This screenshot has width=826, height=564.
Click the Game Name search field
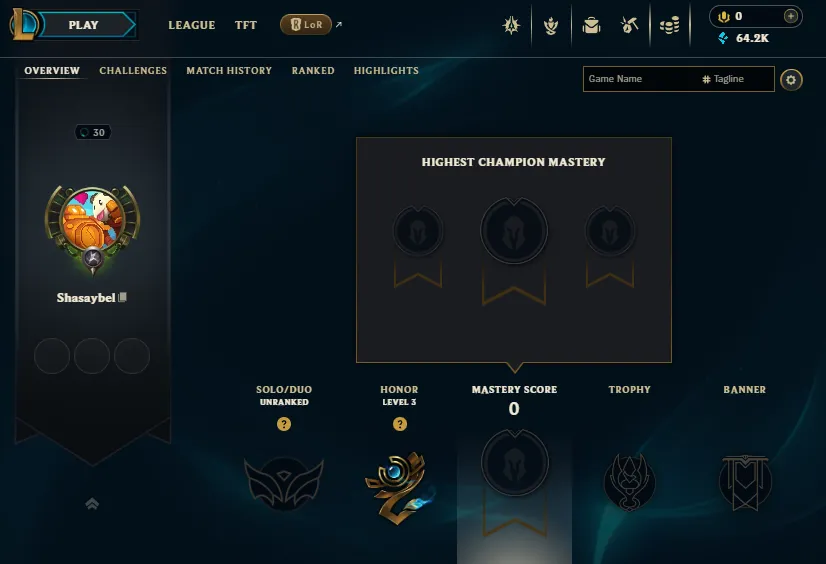(x=640, y=79)
